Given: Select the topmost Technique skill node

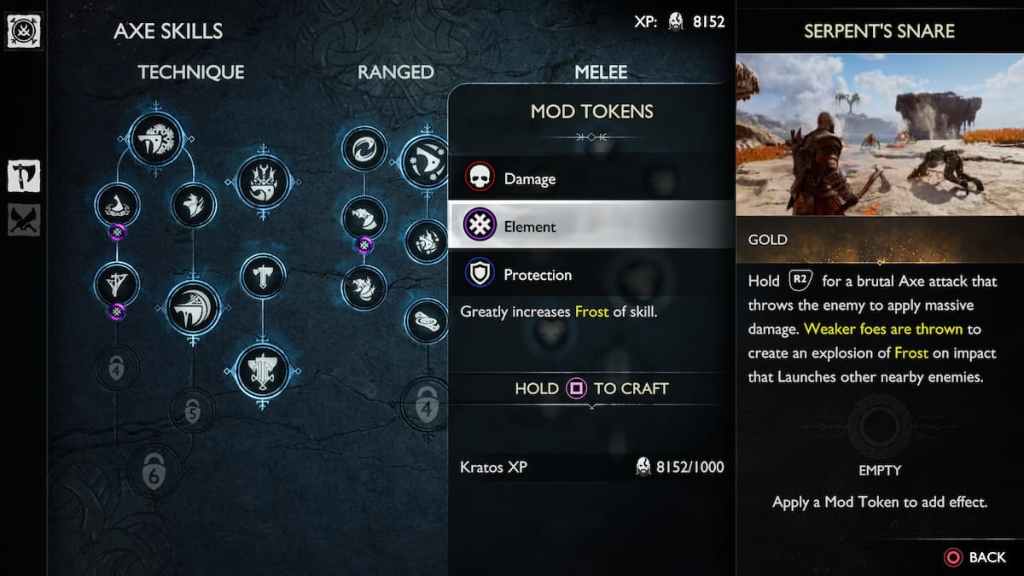Looking at the screenshot, I should (157, 139).
